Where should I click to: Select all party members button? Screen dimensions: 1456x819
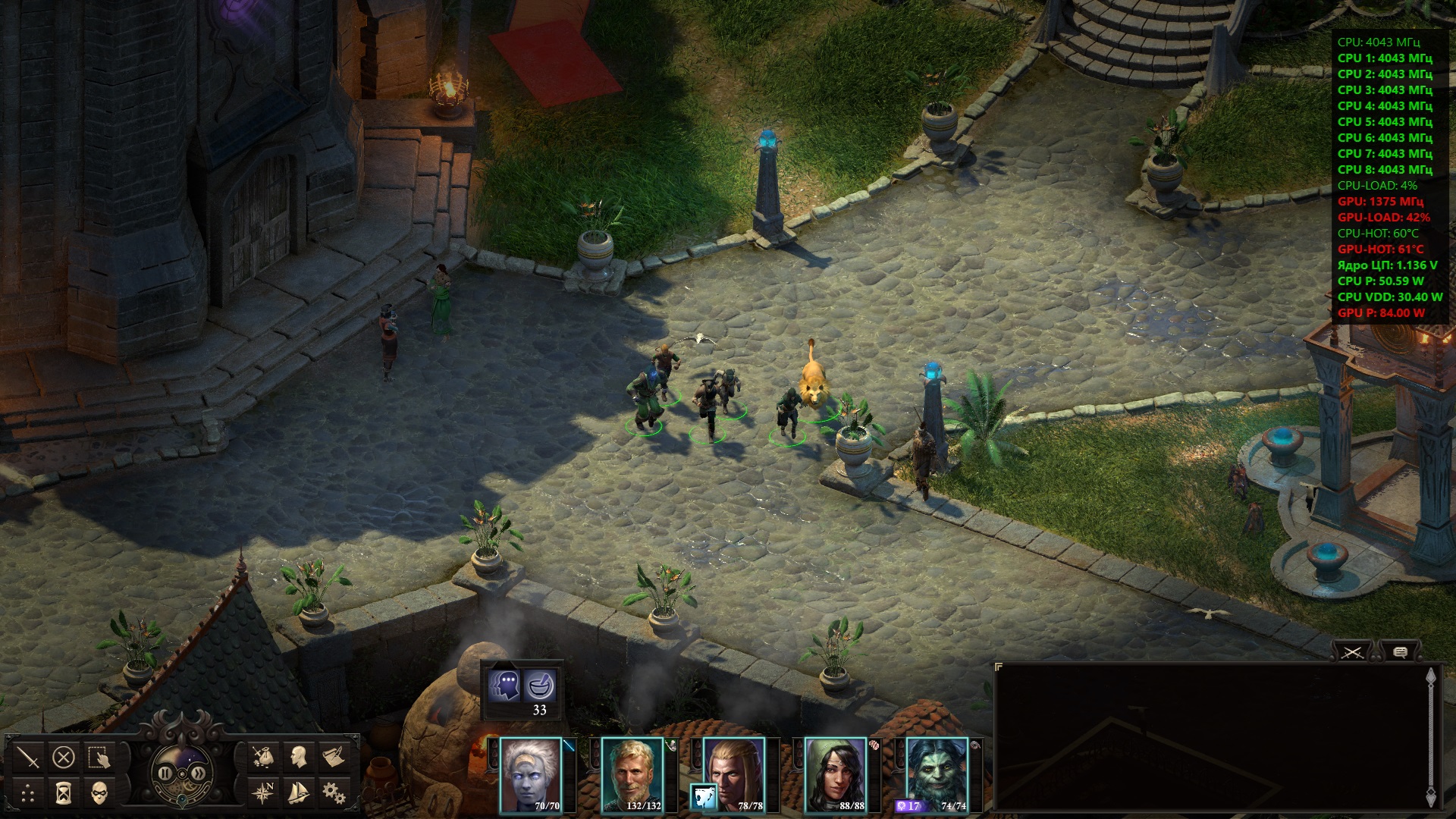(x=99, y=757)
